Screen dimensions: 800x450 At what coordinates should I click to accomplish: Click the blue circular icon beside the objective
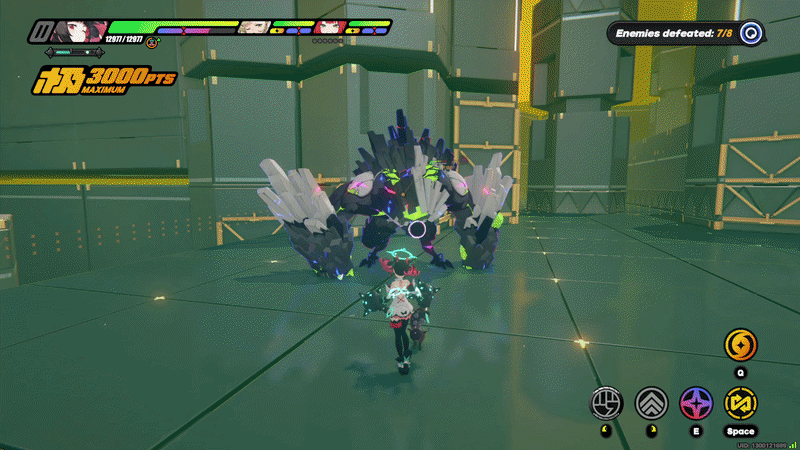tap(752, 33)
